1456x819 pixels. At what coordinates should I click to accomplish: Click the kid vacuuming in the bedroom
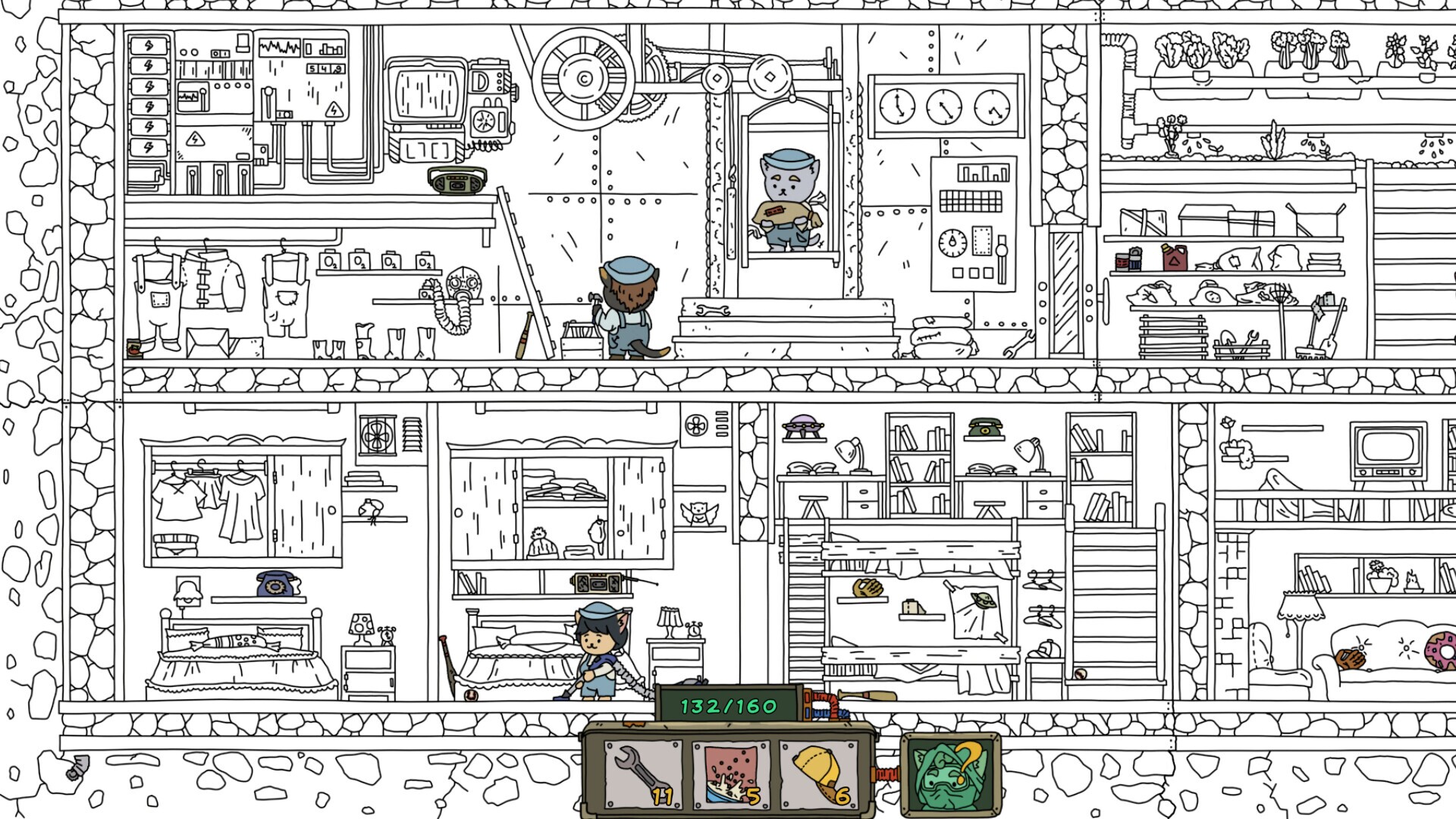tap(597, 648)
